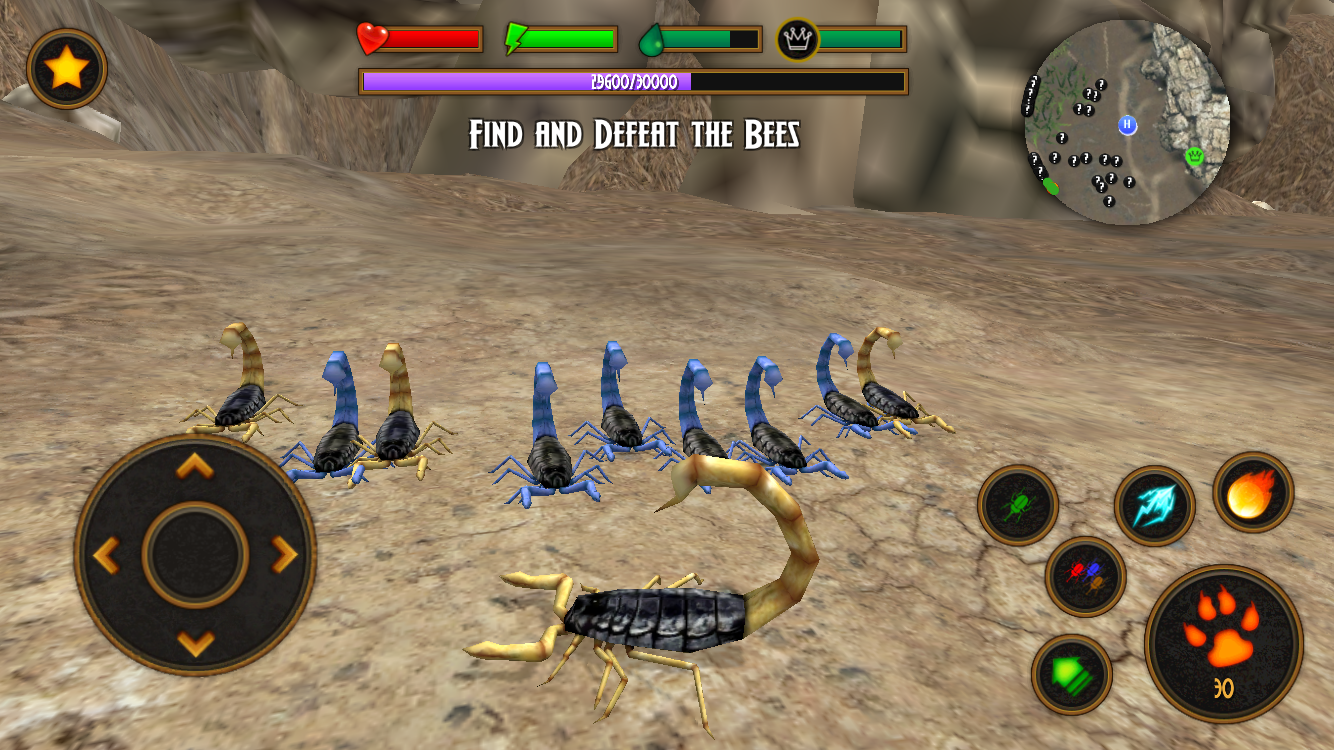Open the star rewards menu
Screen dimensions: 1334x750
click(x=66, y=69)
